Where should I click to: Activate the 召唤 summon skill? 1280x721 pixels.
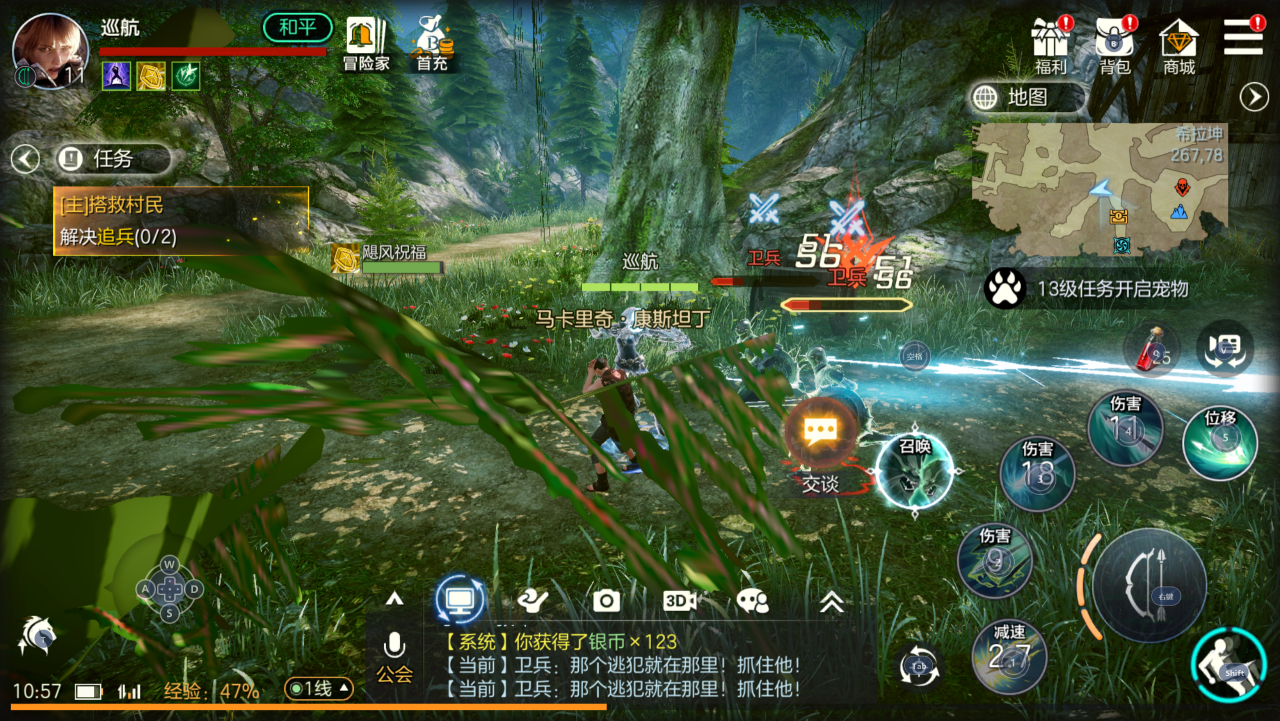click(914, 471)
